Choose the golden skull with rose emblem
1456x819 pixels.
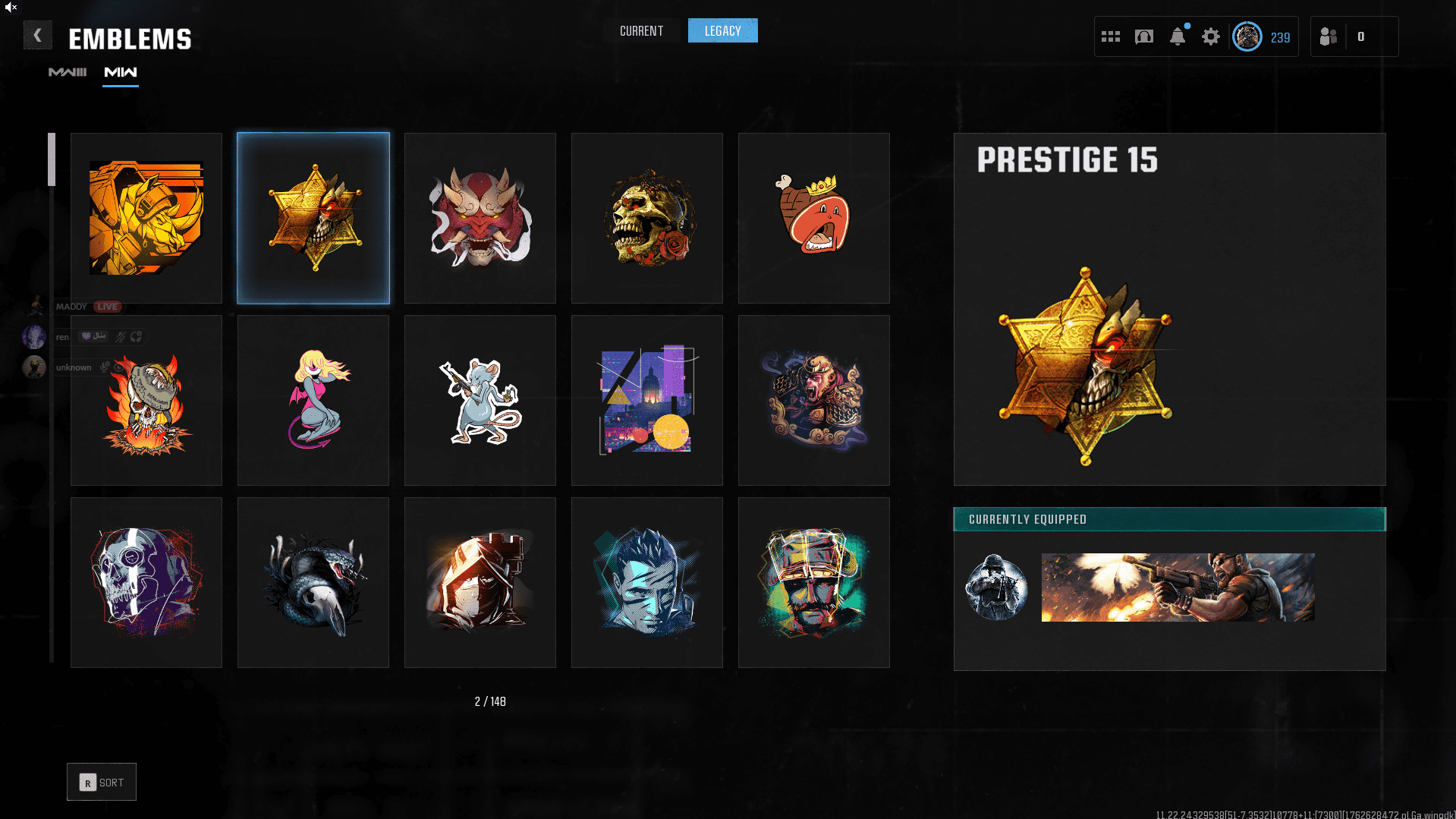[x=647, y=219]
